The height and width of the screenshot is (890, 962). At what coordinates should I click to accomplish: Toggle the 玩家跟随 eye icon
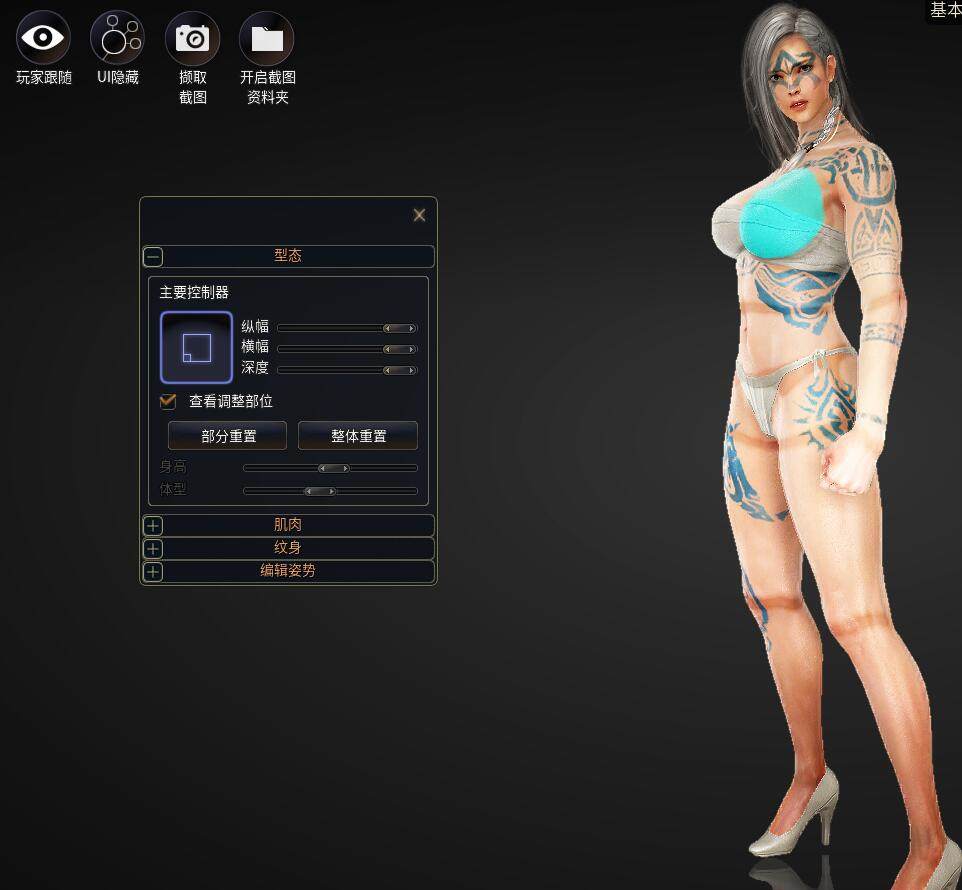click(x=43, y=38)
